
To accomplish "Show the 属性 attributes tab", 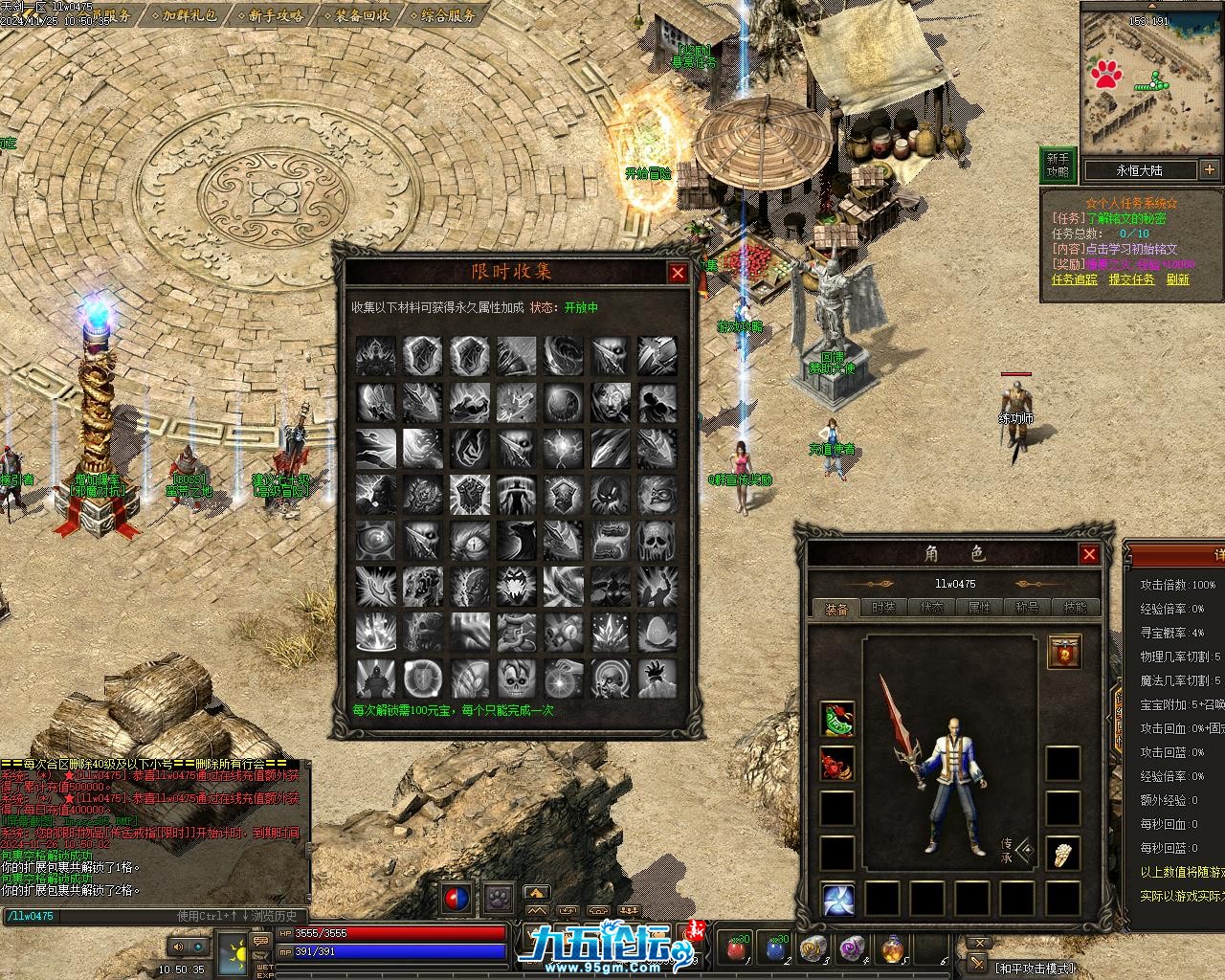I will coord(979,608).
